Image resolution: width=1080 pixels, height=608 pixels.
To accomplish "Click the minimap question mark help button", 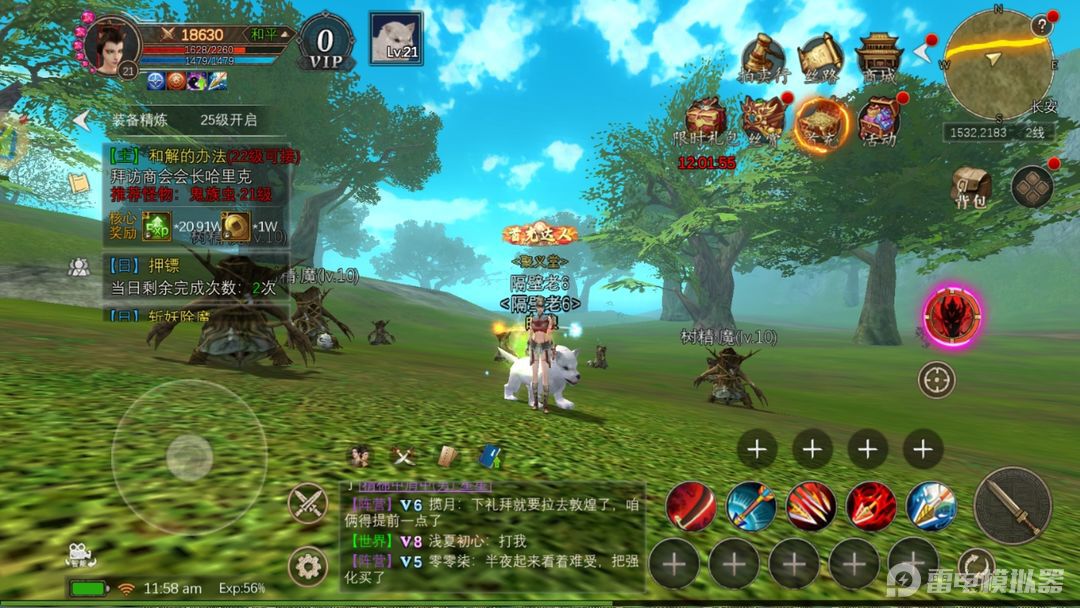I will pos(1042,26).
